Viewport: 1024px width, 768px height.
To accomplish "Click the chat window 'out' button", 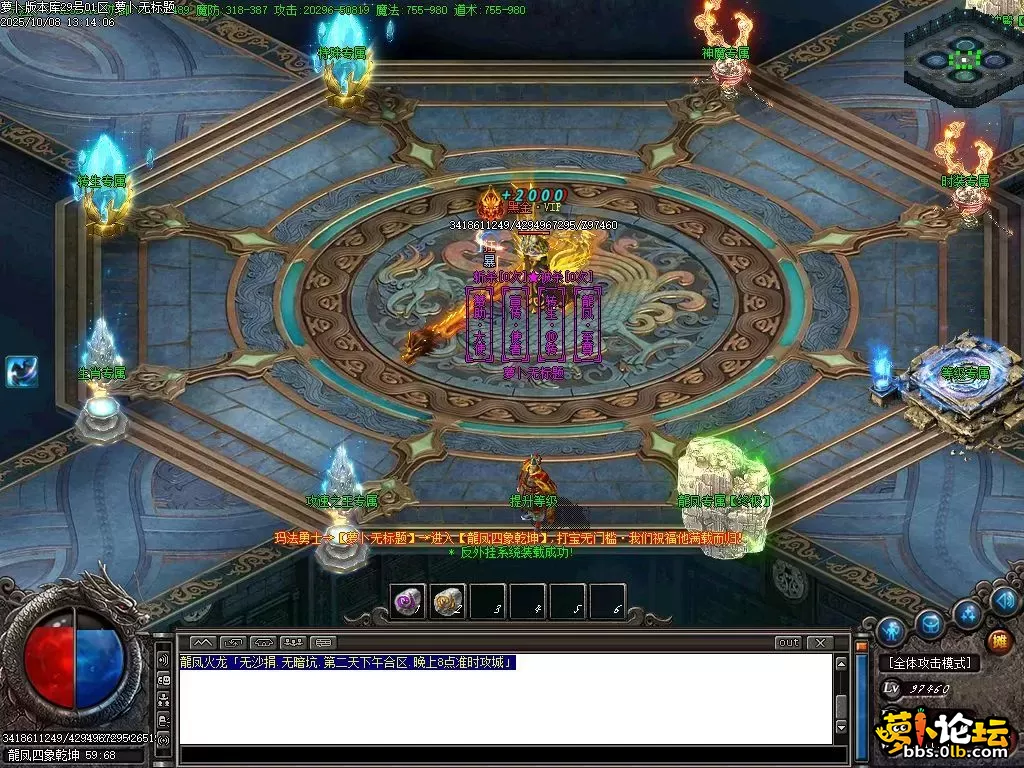I will [788, 642].
